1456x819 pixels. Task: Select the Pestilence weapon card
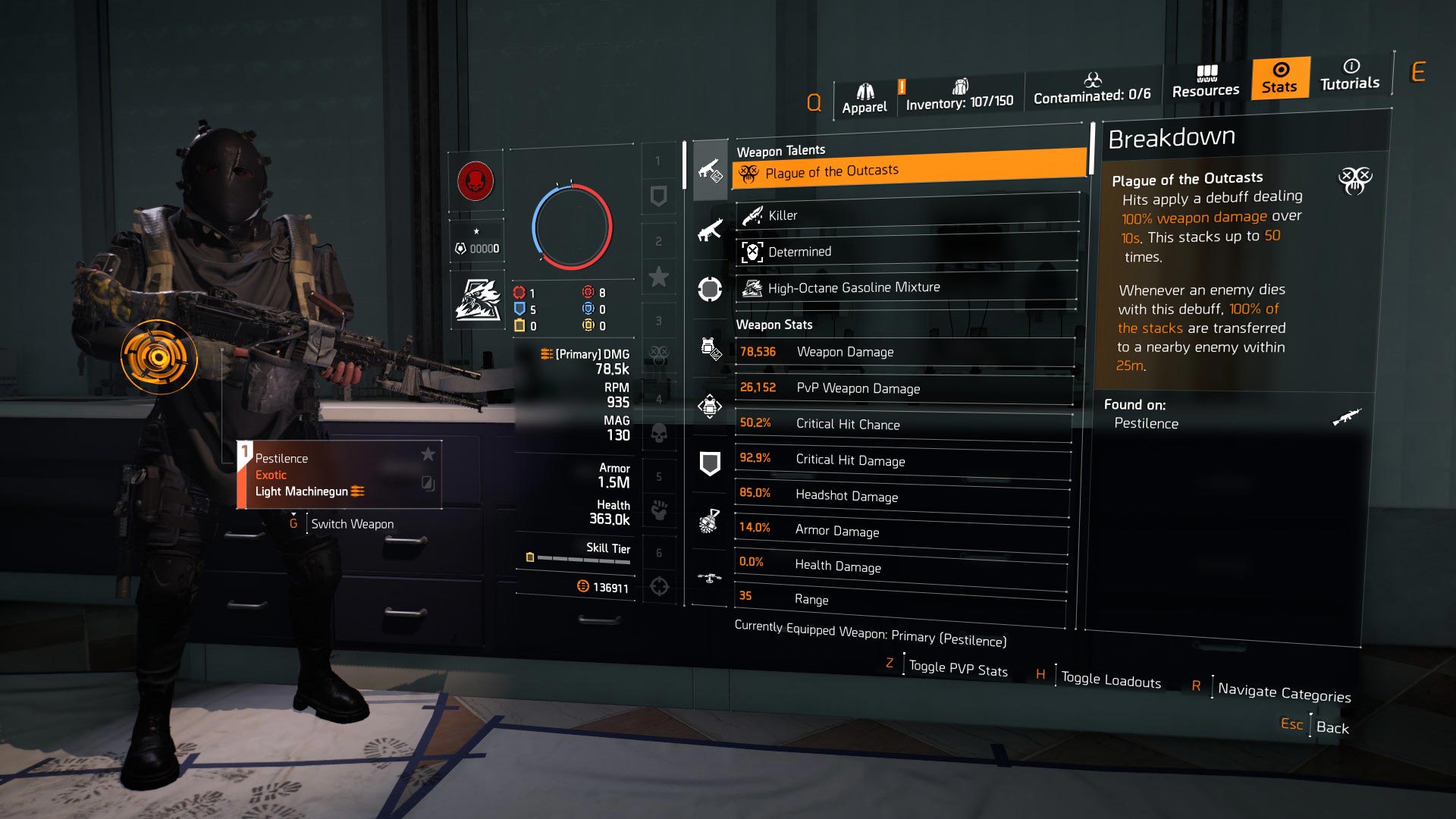pos(334,474)
